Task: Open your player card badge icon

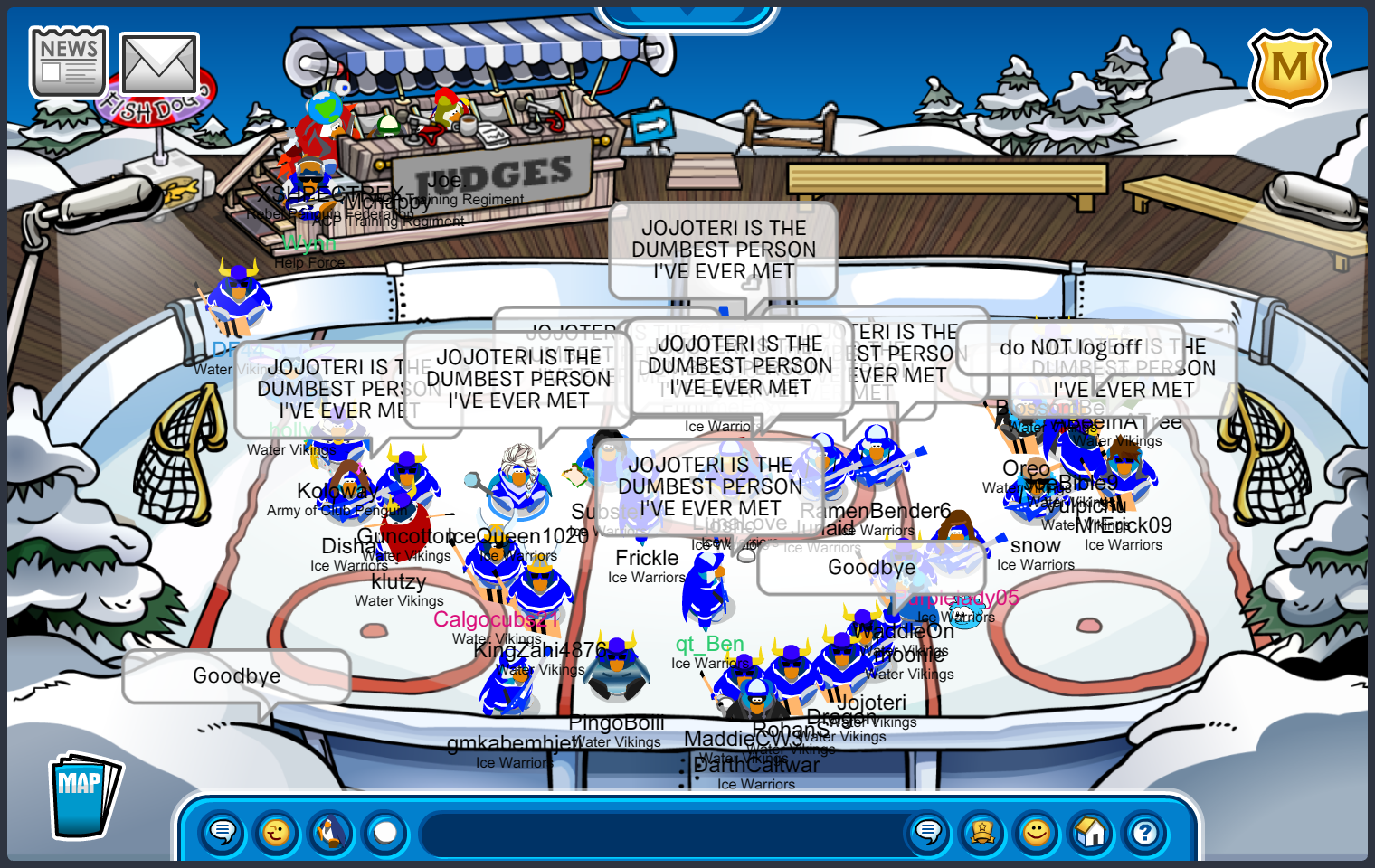Action: point(982,832)
